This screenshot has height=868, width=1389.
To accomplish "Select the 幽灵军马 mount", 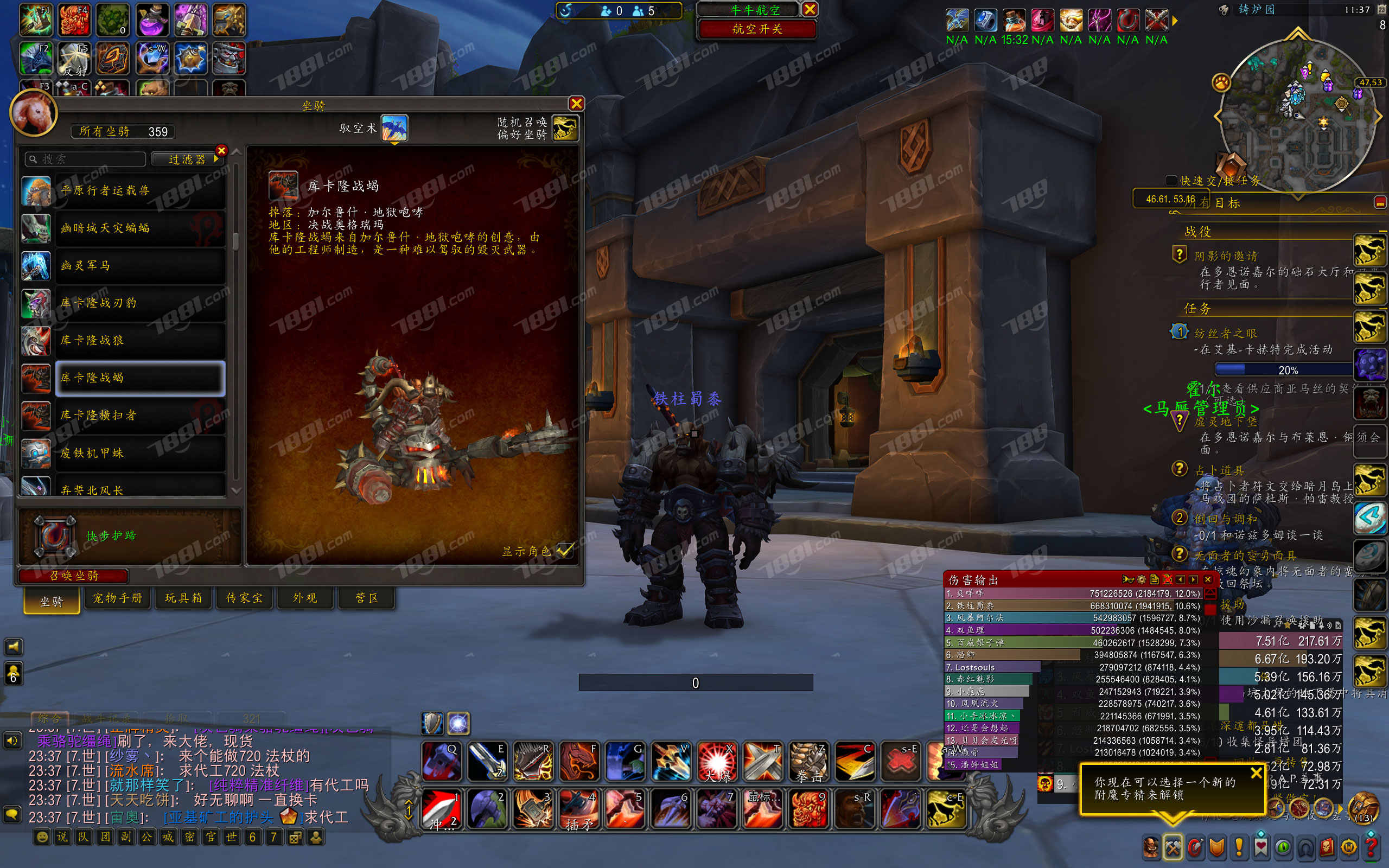I will tap(139, 265).
